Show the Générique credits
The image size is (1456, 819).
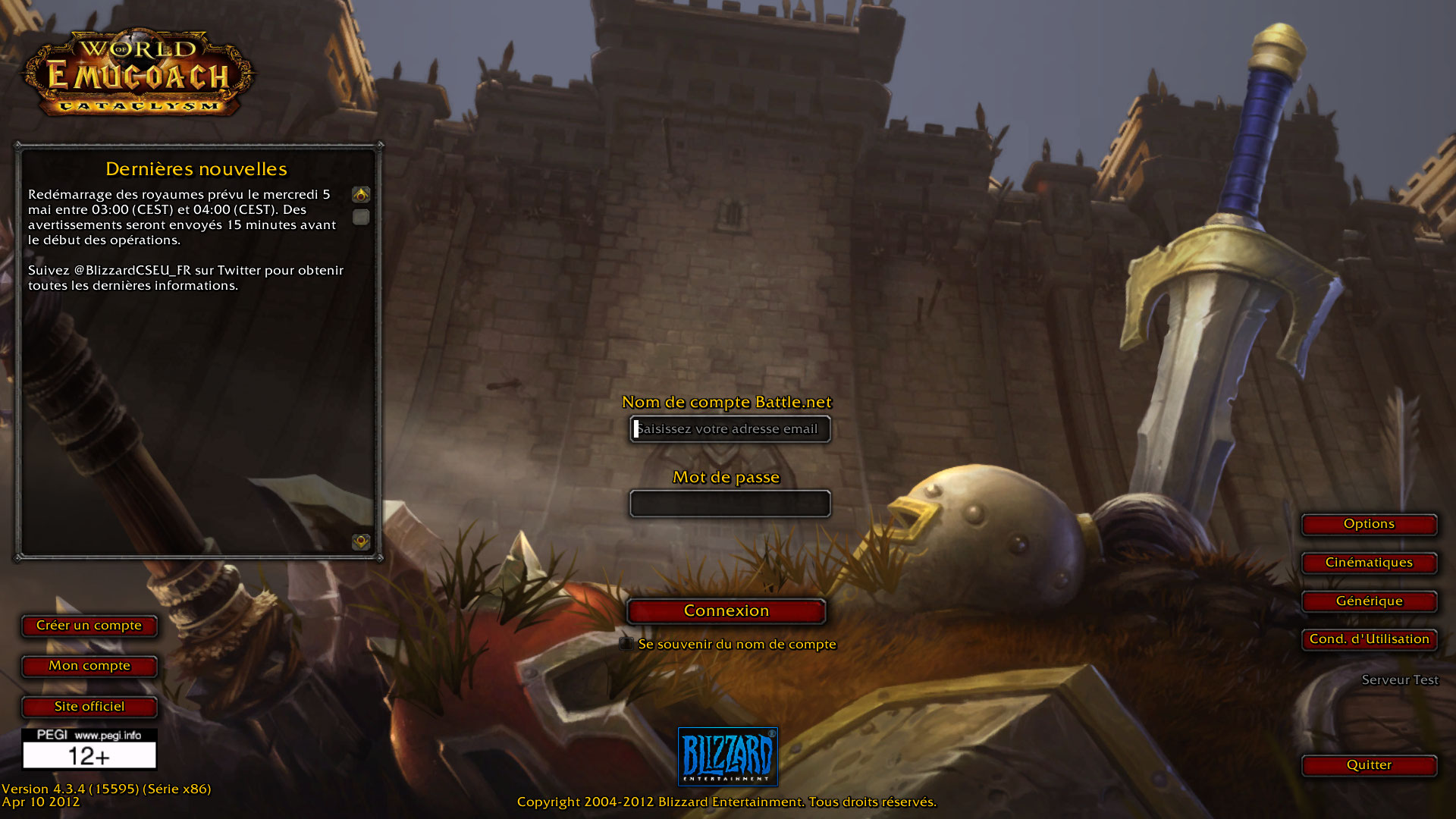(x=1369, y=601)
